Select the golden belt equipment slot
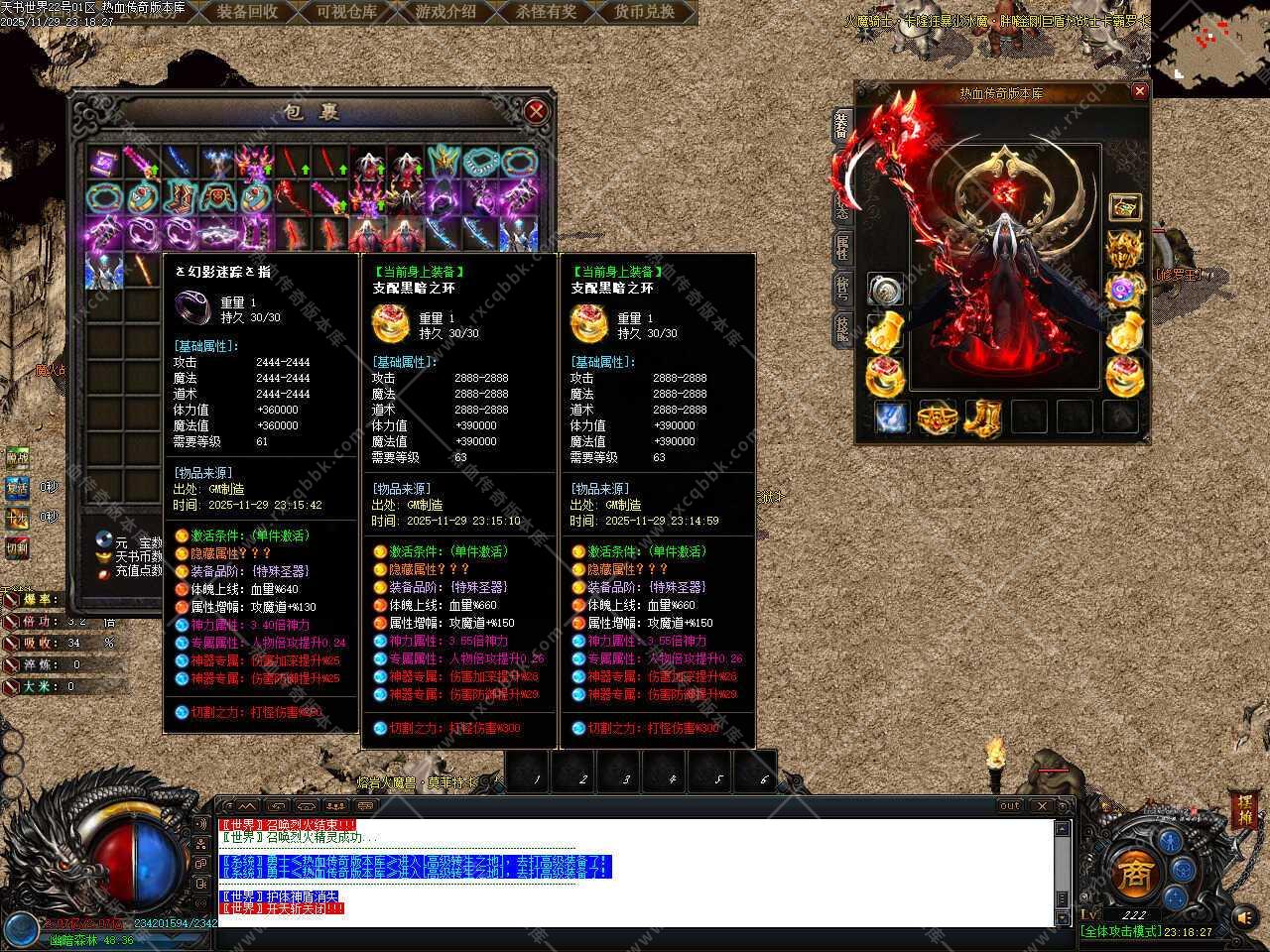 pyautogui.click(x=936, y=417)
